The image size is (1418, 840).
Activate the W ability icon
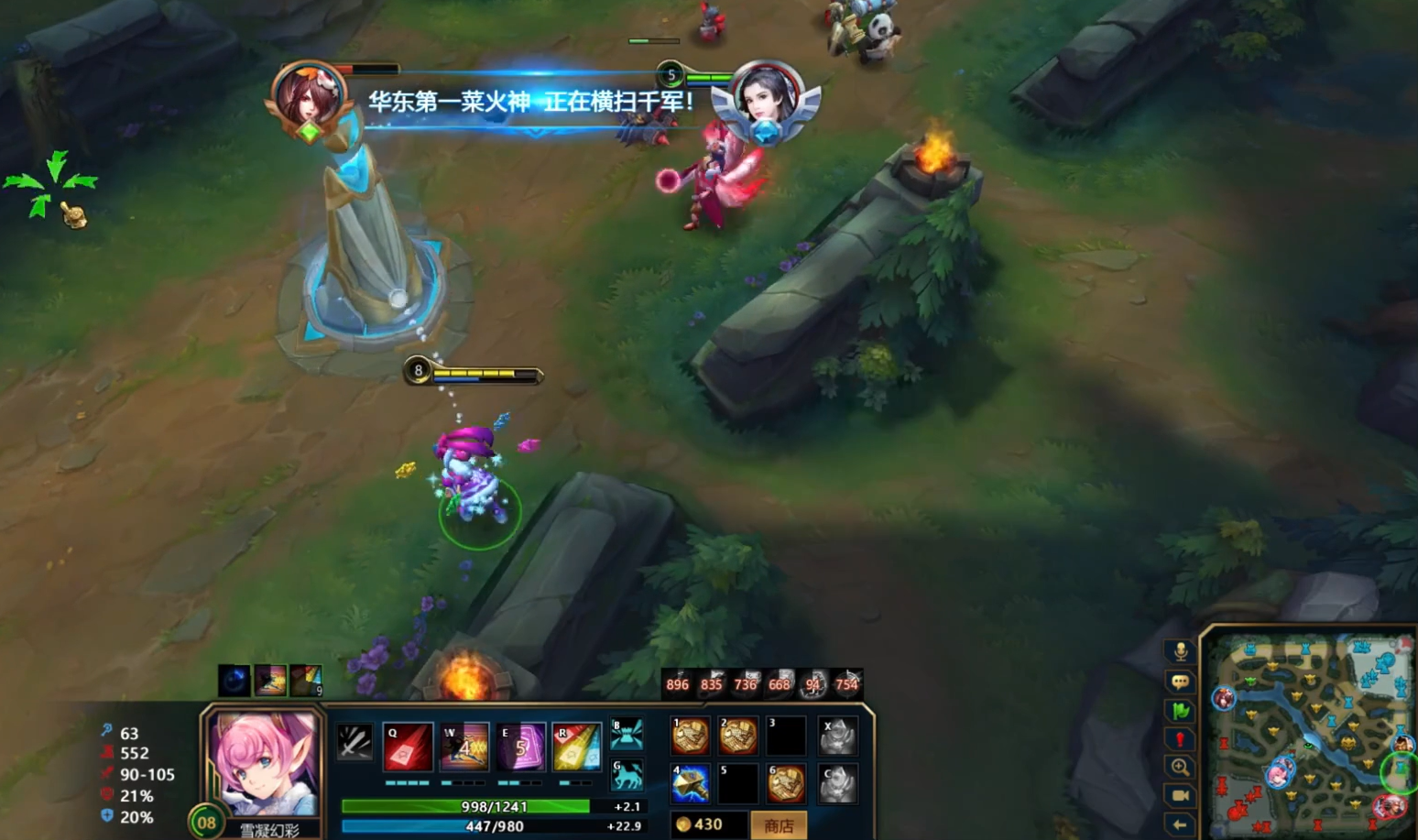[x=464, y=747]
